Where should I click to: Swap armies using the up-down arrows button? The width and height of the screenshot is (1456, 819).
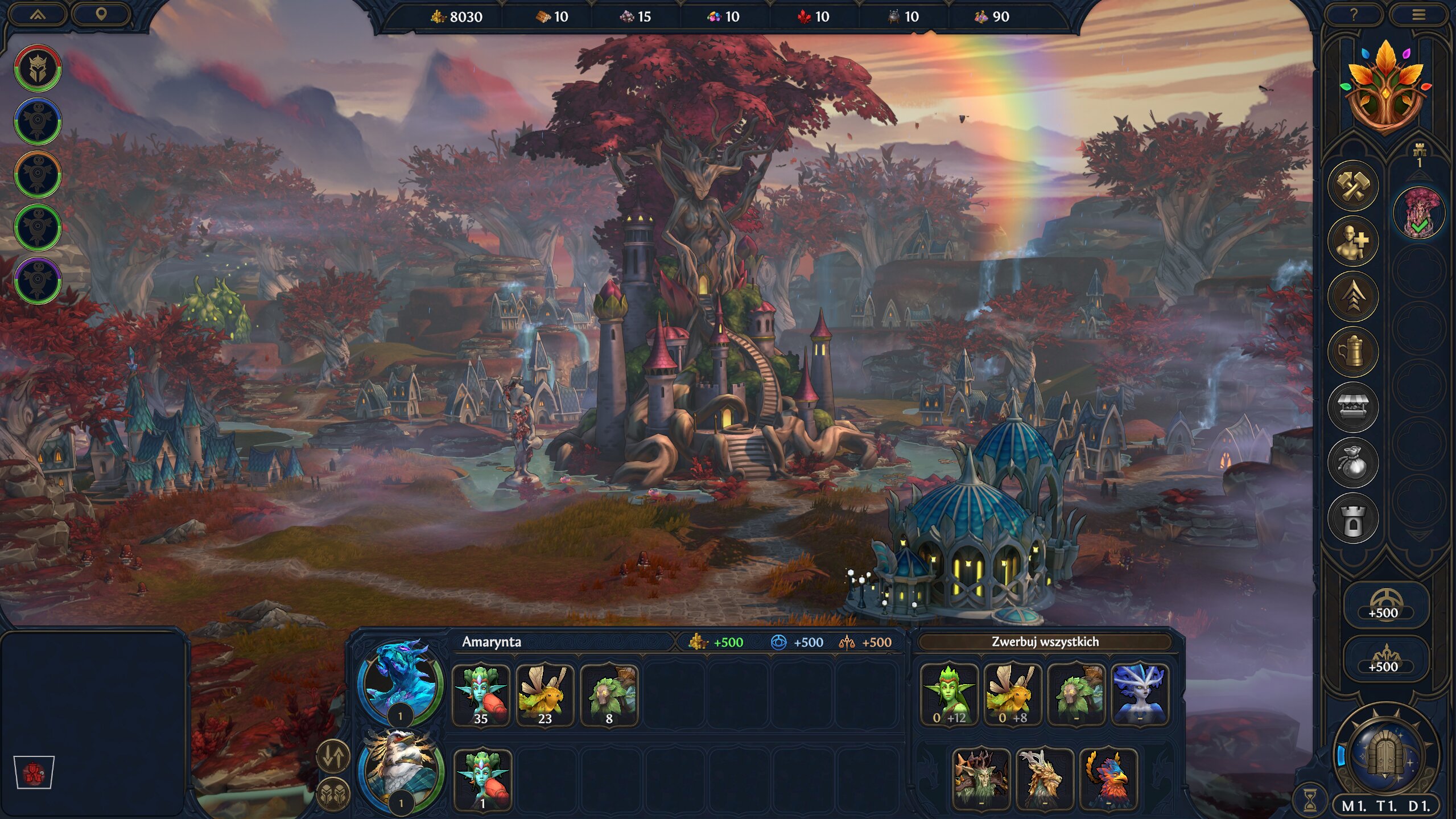tap(333, 756)
